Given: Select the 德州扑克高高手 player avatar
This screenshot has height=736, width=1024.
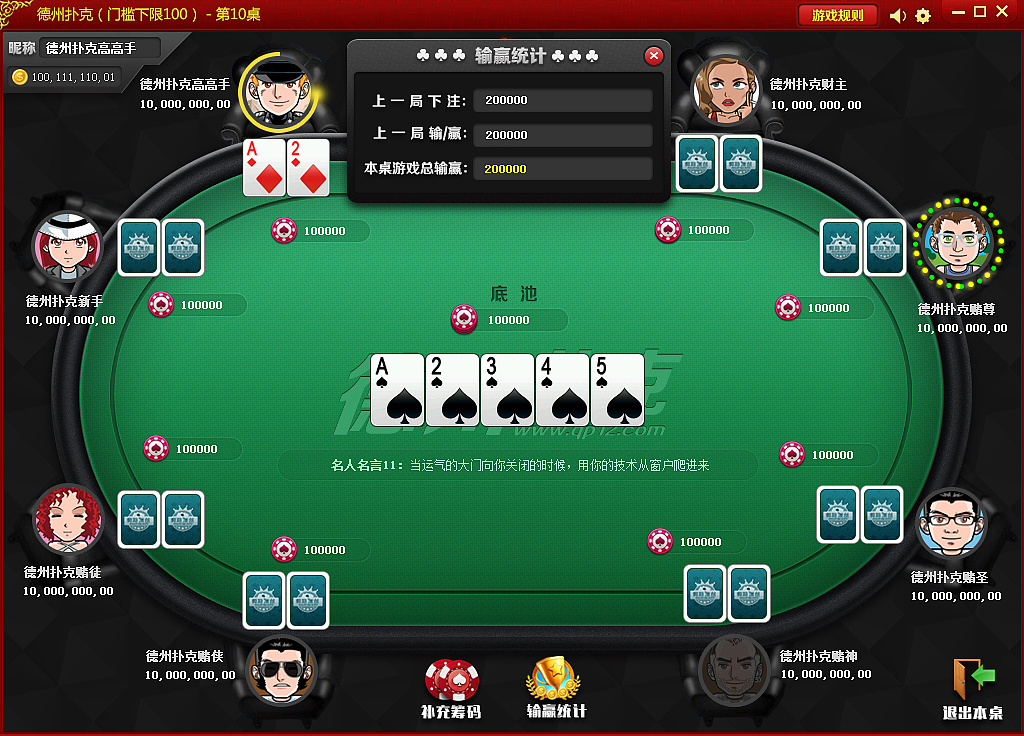Looking at the screenshot, I should [x=278, y=92].
